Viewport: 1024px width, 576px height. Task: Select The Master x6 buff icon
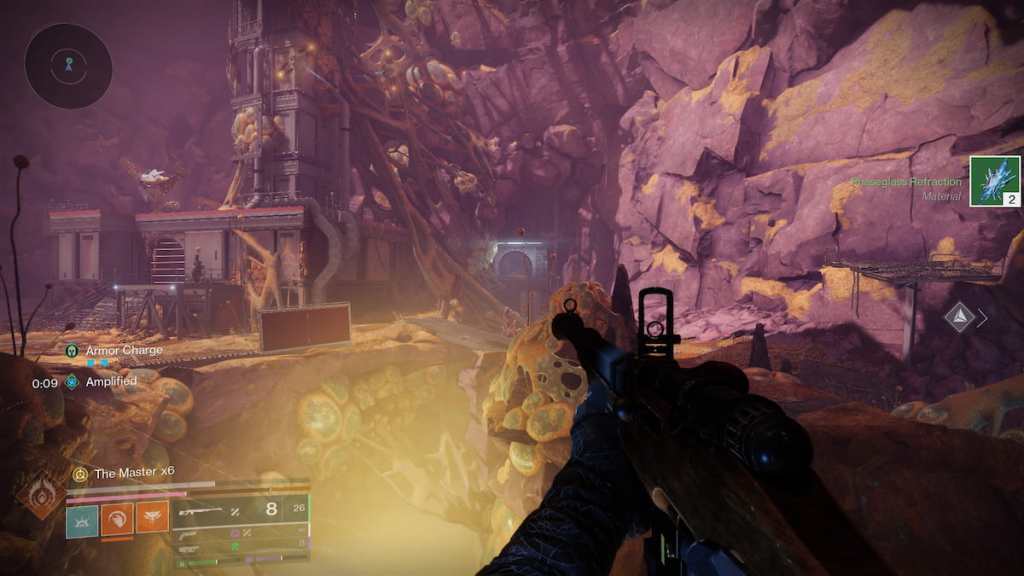click(x=80, y=473)
